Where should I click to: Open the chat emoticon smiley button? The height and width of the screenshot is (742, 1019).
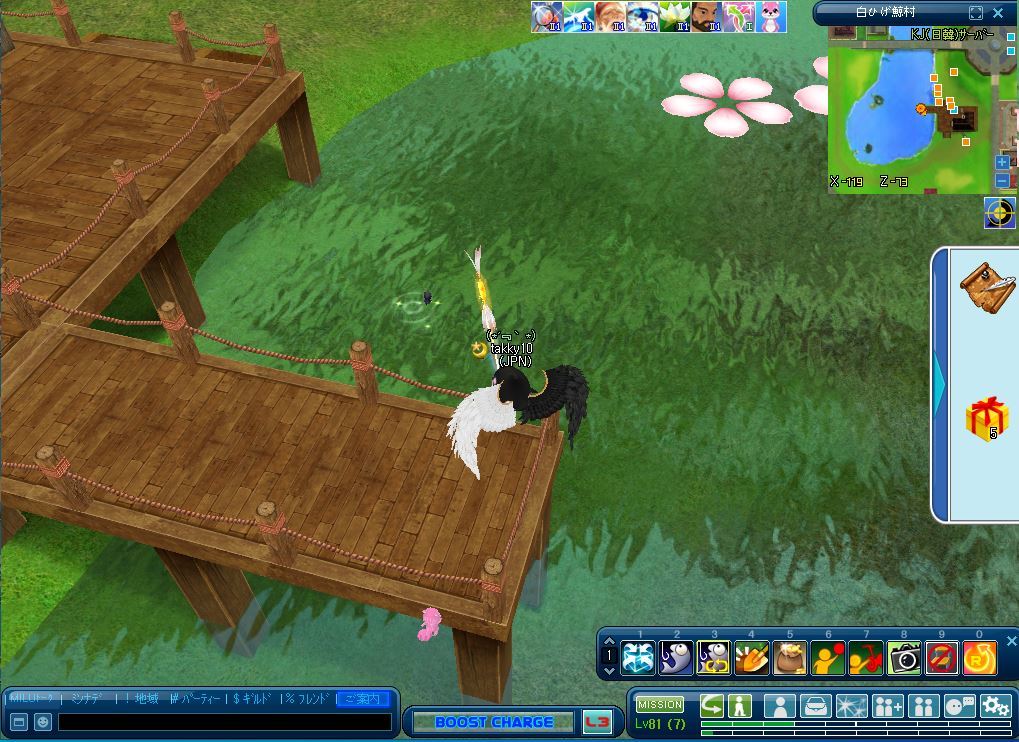[43, 721]
